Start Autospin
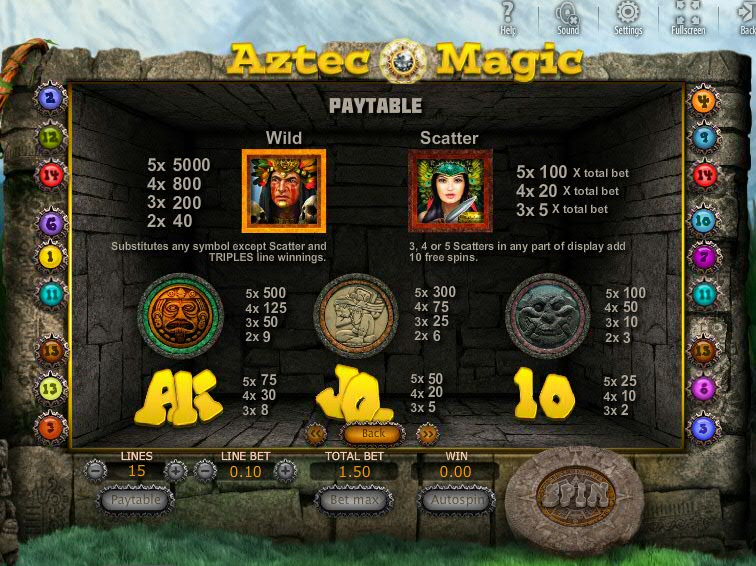 click(456, 499)
